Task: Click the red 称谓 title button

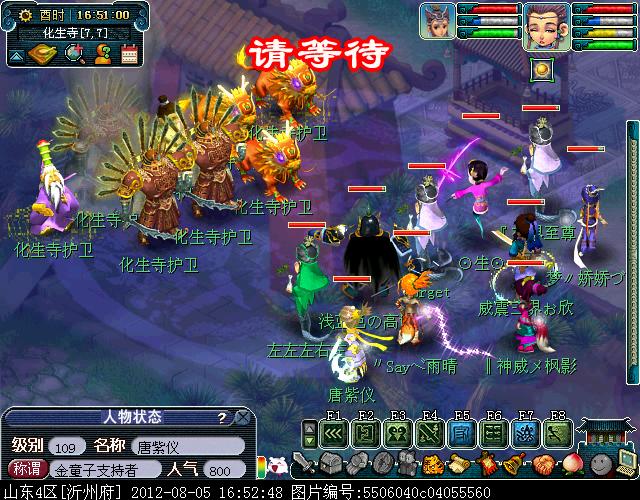Action: (26, 468)
